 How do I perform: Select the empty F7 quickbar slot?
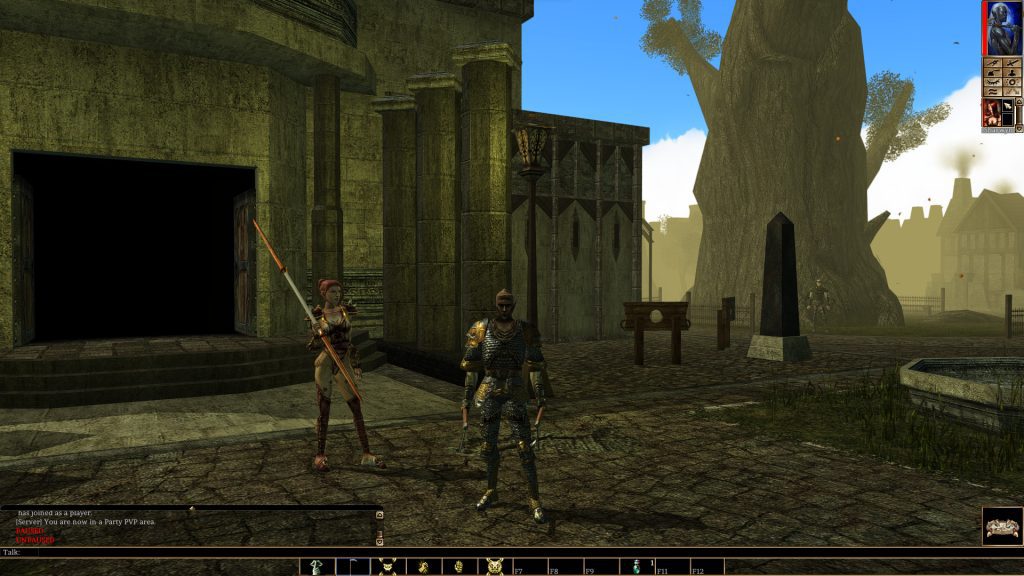pos(530,567)
